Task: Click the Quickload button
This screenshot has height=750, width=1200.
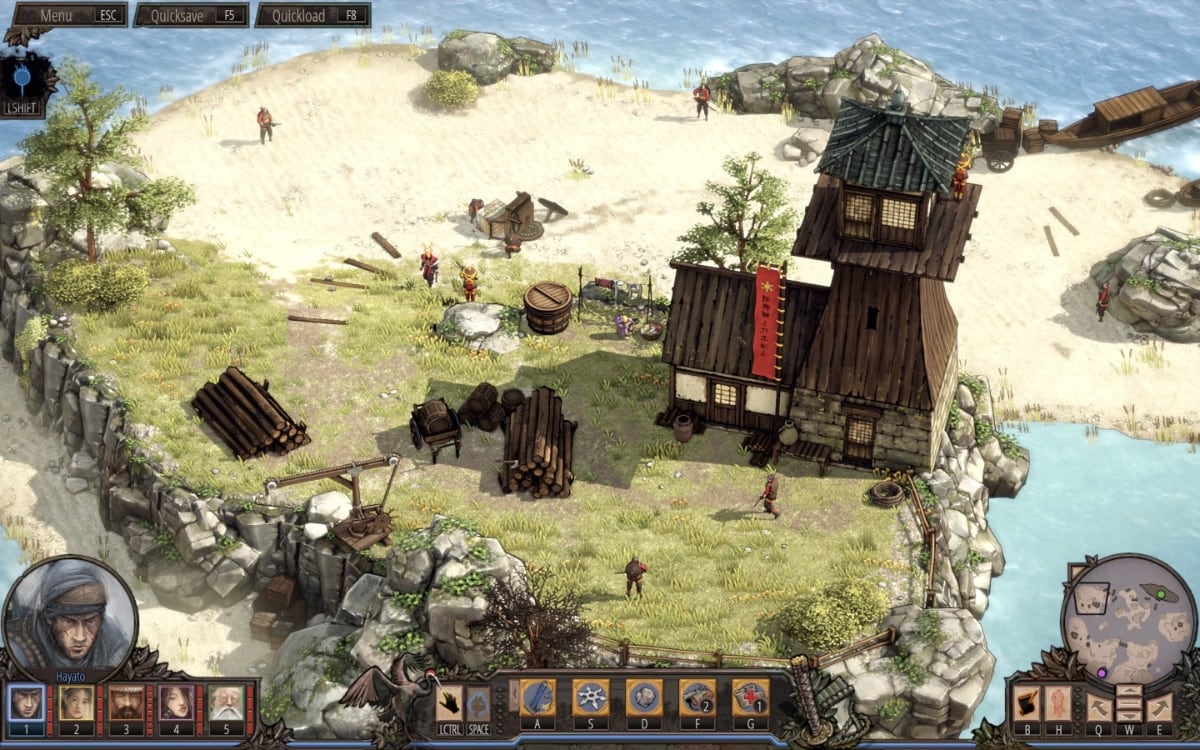Action: (x=313, y=15)
